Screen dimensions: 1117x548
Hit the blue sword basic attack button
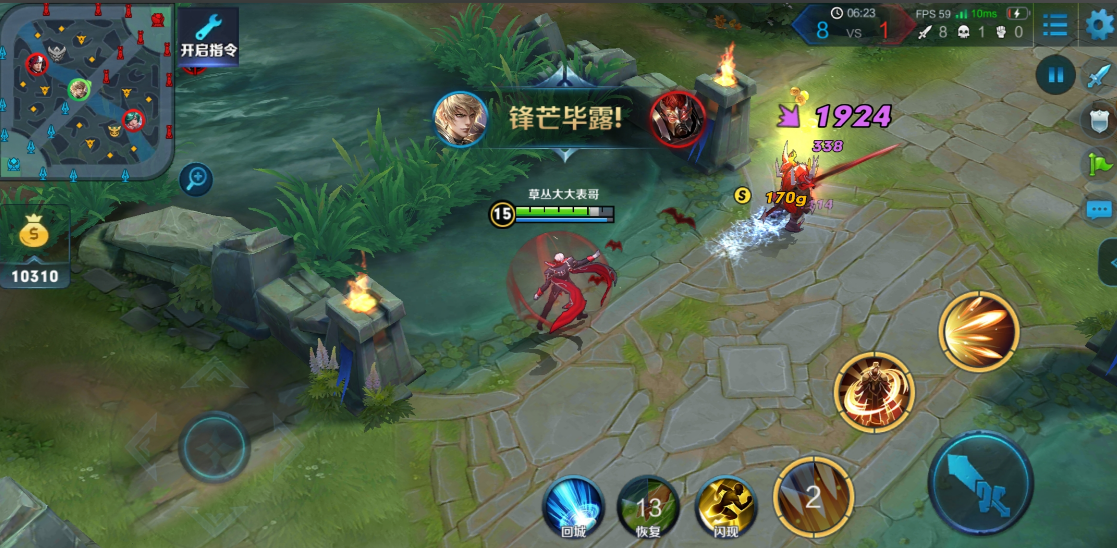[979, 483]
